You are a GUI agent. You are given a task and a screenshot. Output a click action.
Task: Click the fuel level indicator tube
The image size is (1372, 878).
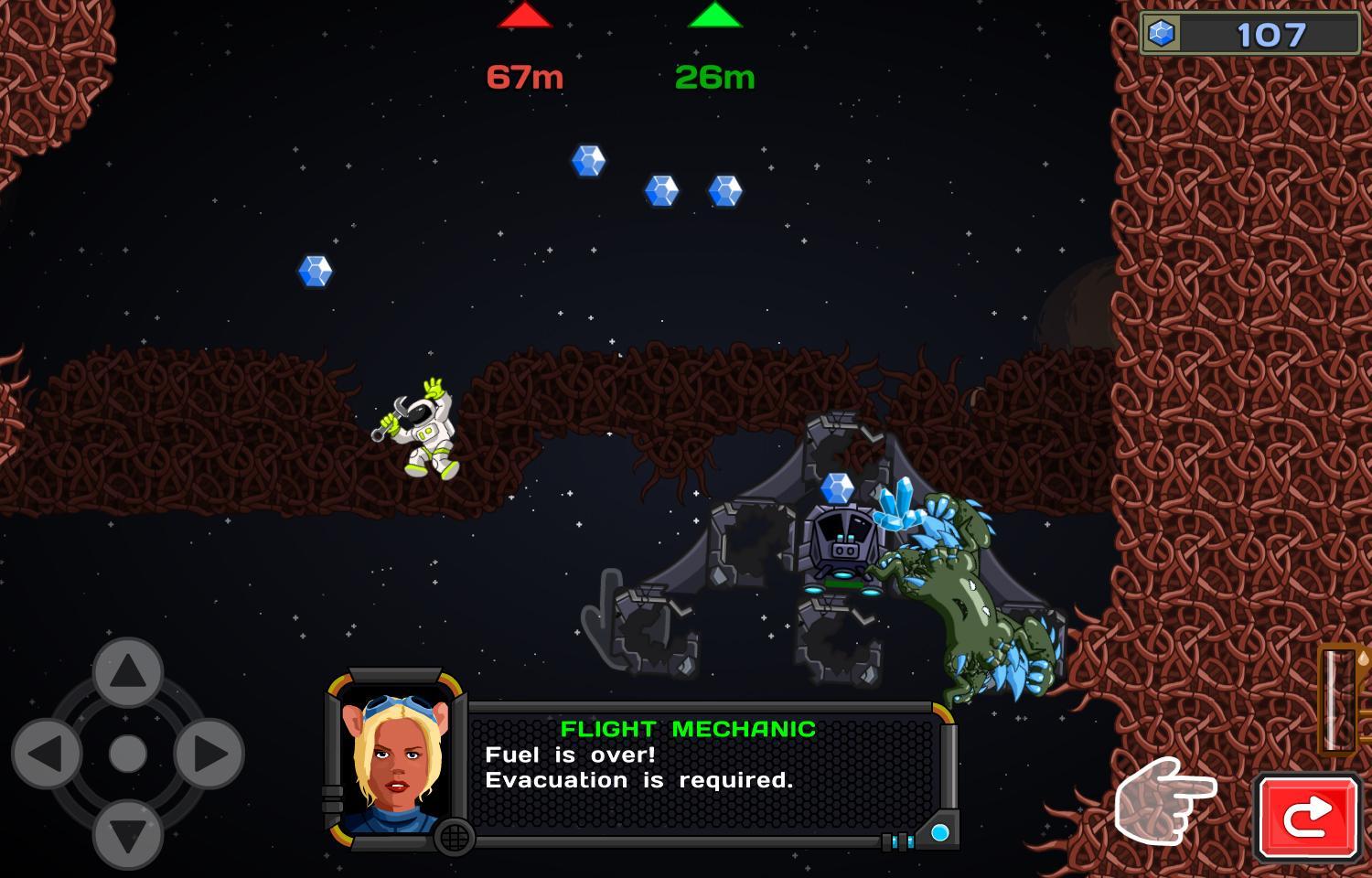coord(1338,700)
